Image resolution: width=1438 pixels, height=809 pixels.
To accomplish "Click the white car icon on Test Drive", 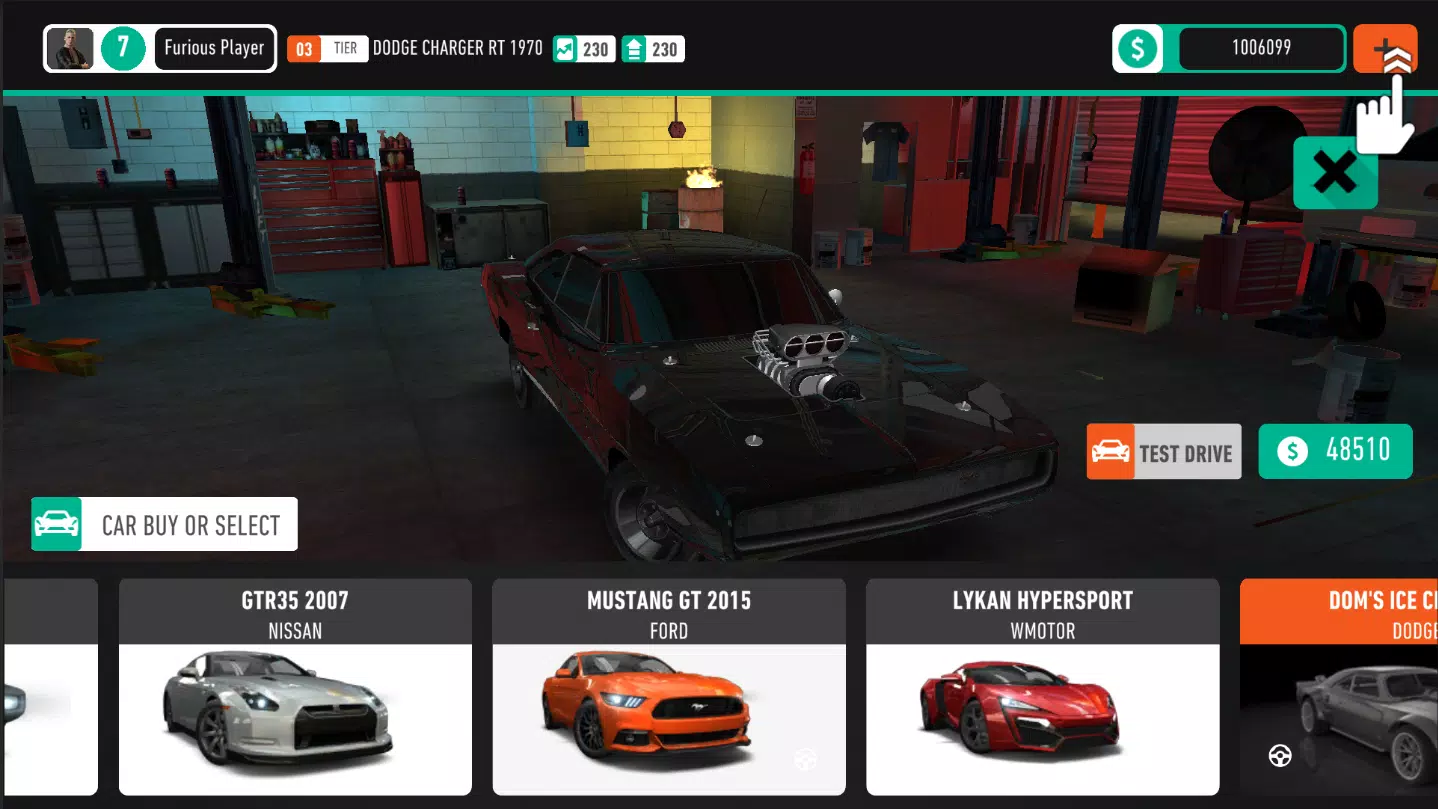I will pyautogui.click(x=1110, y=451).
